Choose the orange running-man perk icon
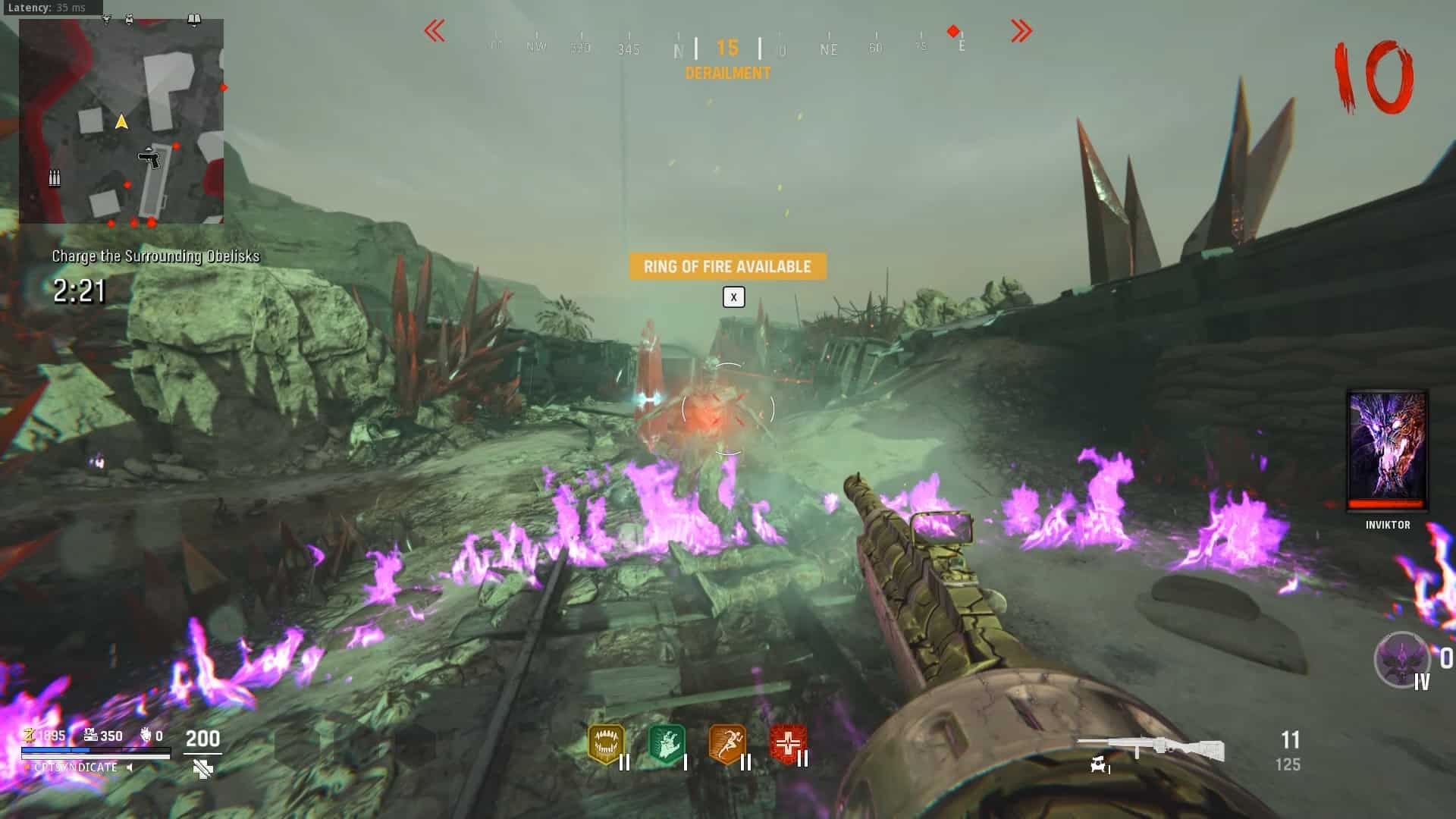The image size is (1456, 819). pos(726,744)
